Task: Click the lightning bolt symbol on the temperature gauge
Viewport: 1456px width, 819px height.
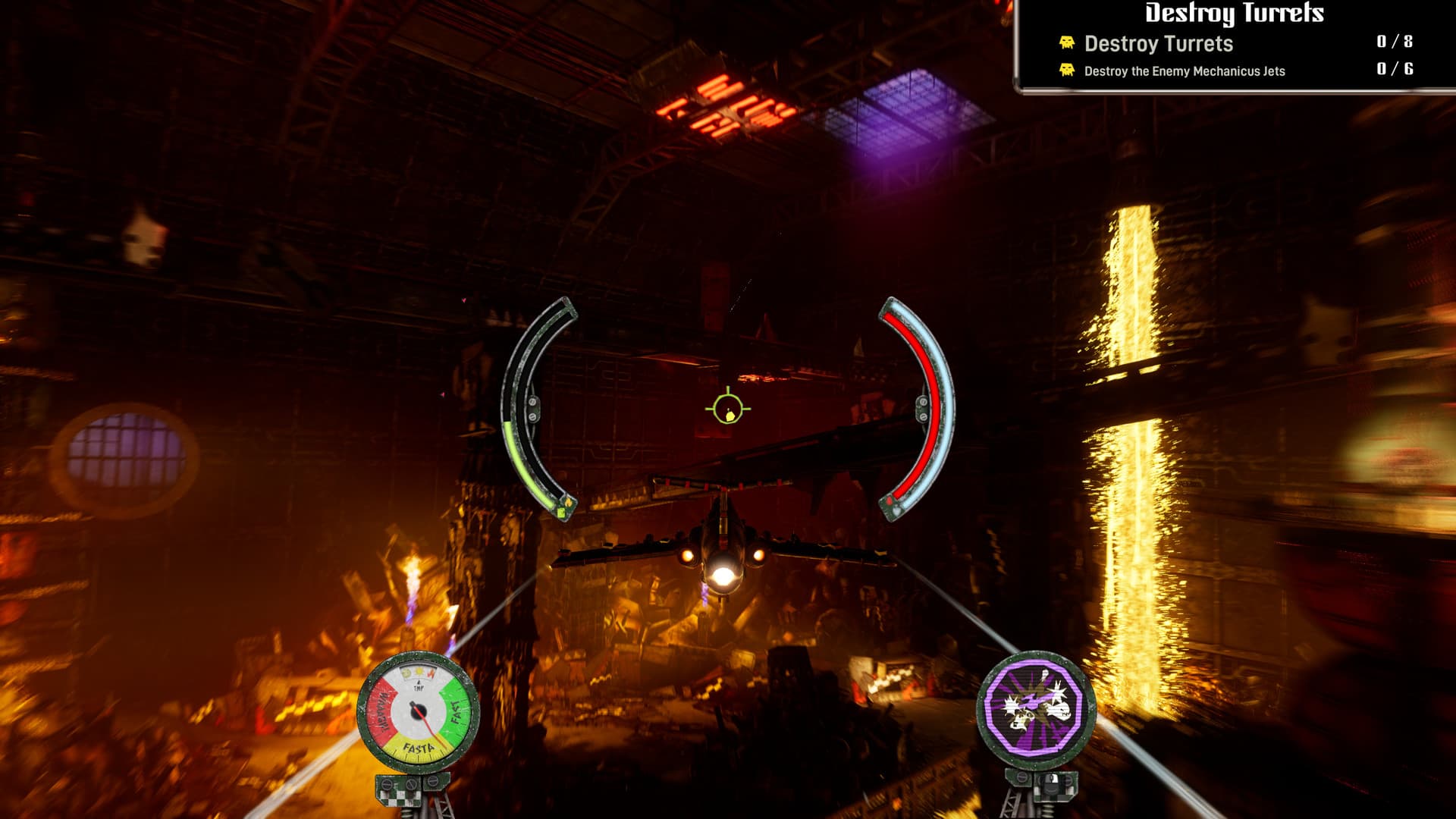Action: (431, 672)
